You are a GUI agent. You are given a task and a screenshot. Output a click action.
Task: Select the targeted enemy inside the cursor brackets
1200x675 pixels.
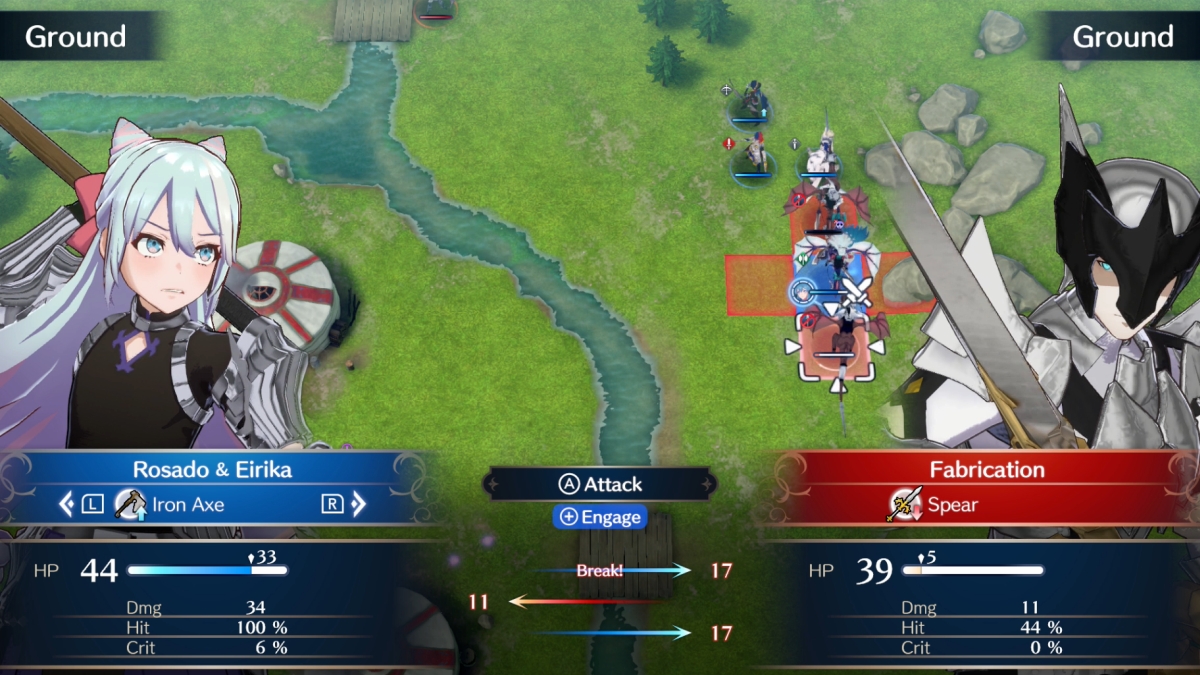pos(836,358)
